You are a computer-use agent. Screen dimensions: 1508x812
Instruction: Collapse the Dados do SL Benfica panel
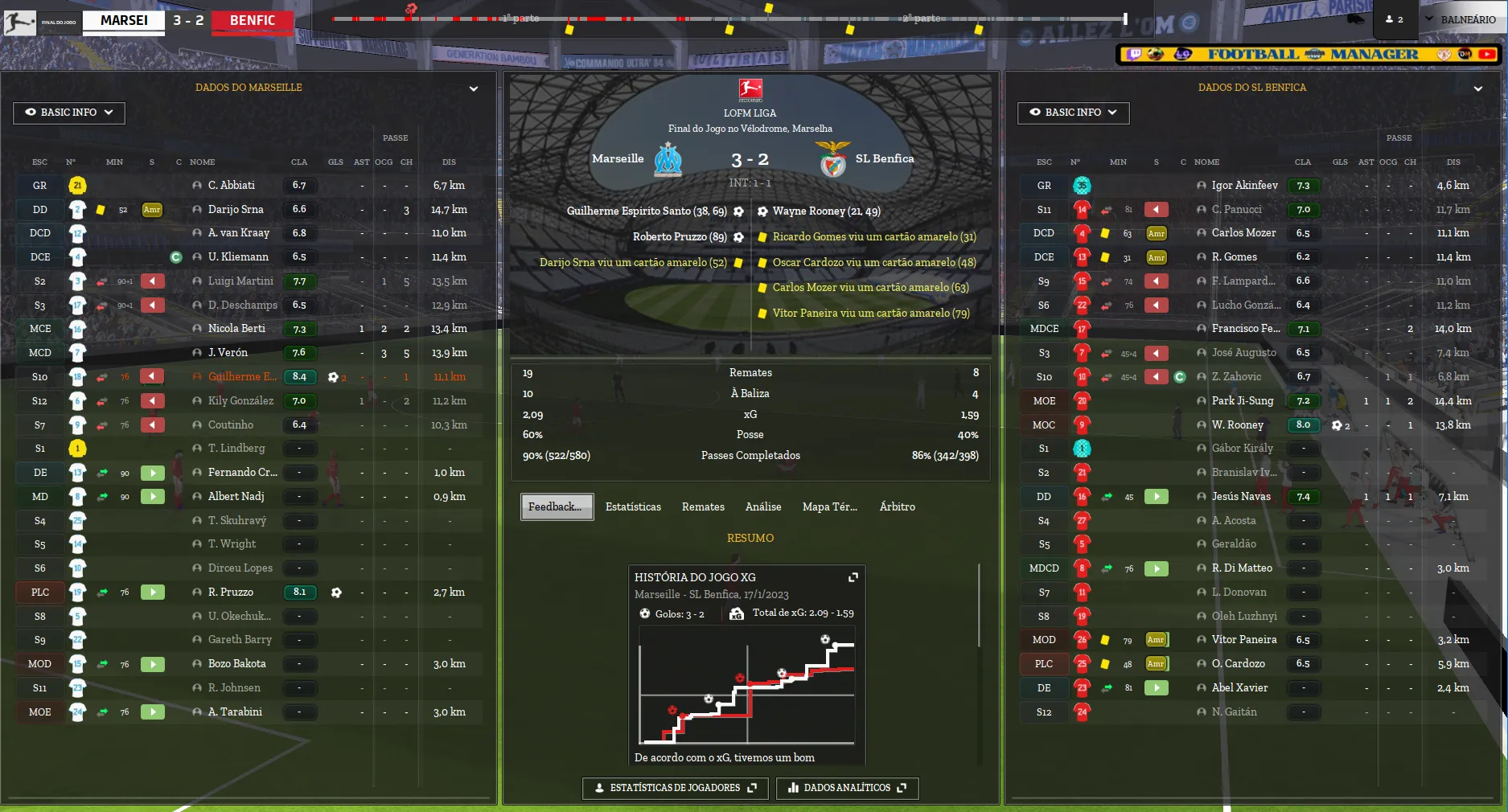click(1477, 88)
